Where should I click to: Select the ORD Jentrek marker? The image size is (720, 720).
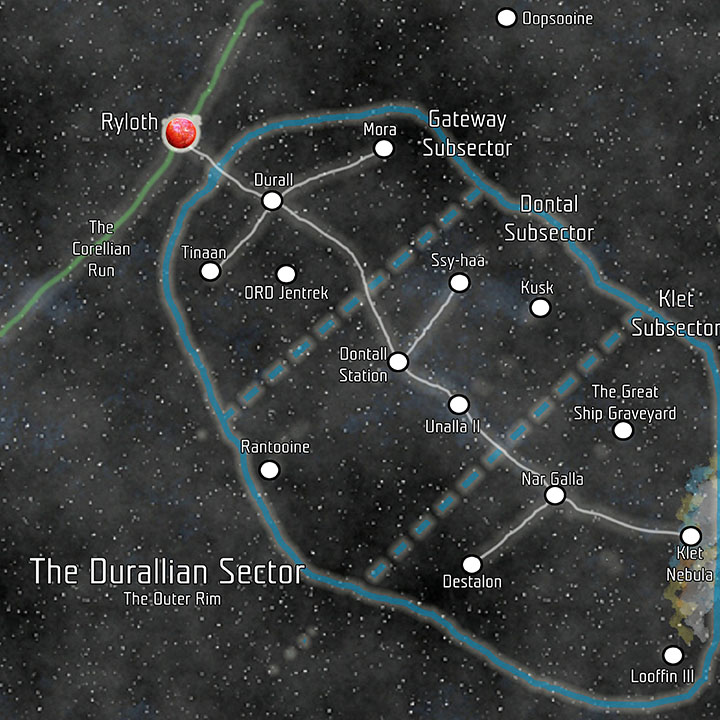pyautogui.click(x=286, y=273)
